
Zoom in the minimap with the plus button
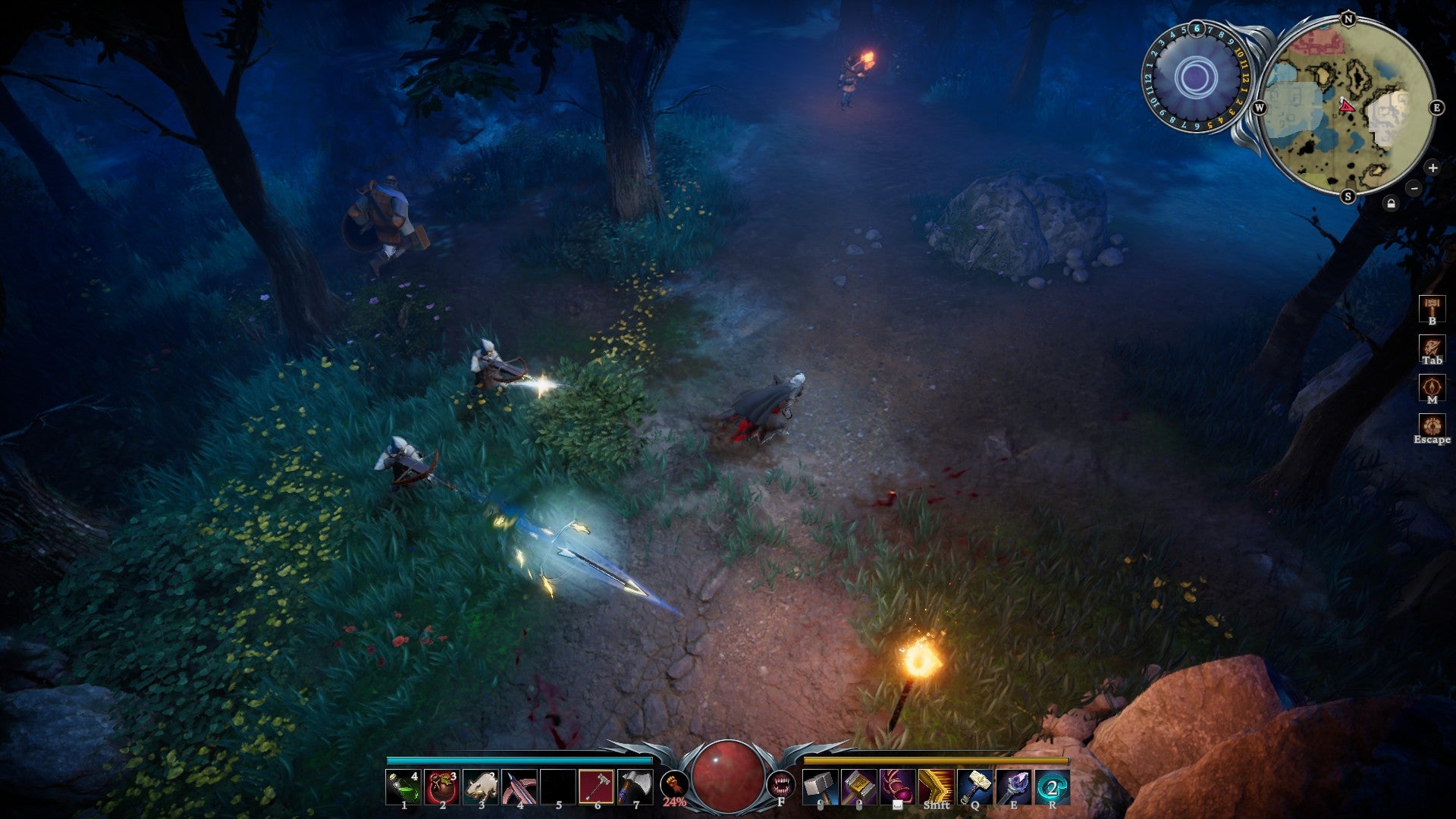coord(1433,168)
